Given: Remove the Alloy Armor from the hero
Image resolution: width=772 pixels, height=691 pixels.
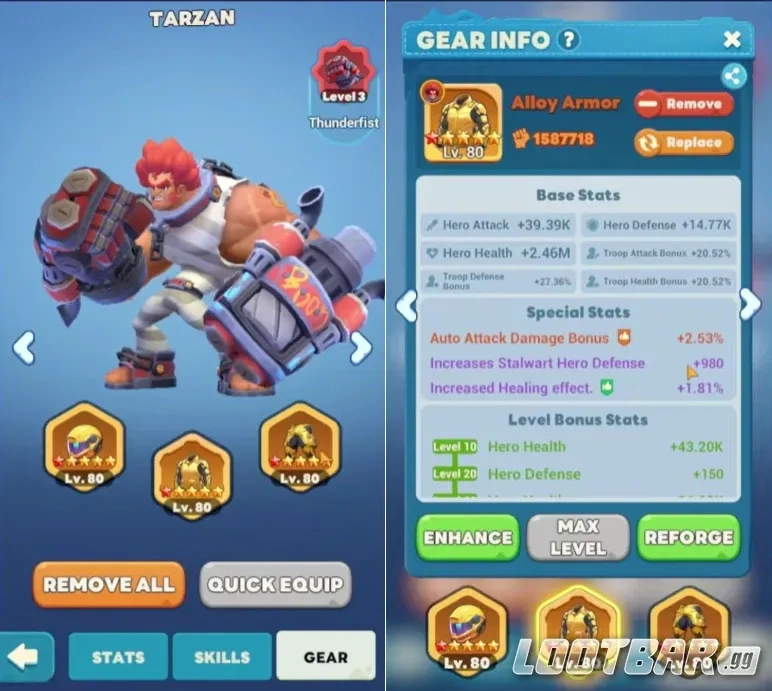Looking at the screenshot, I should coord(683,103).
